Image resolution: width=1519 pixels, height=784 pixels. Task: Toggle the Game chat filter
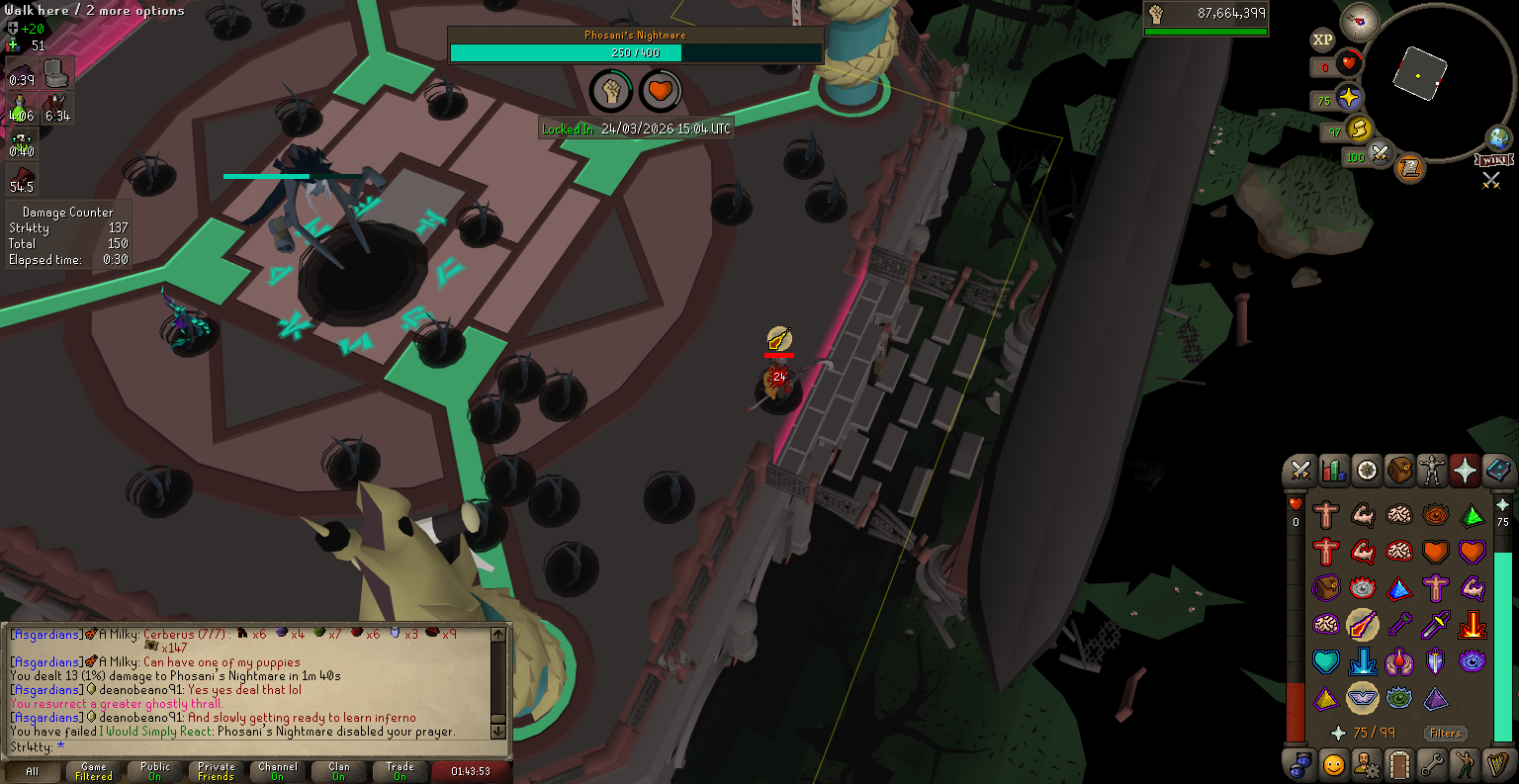coord(94,771)
